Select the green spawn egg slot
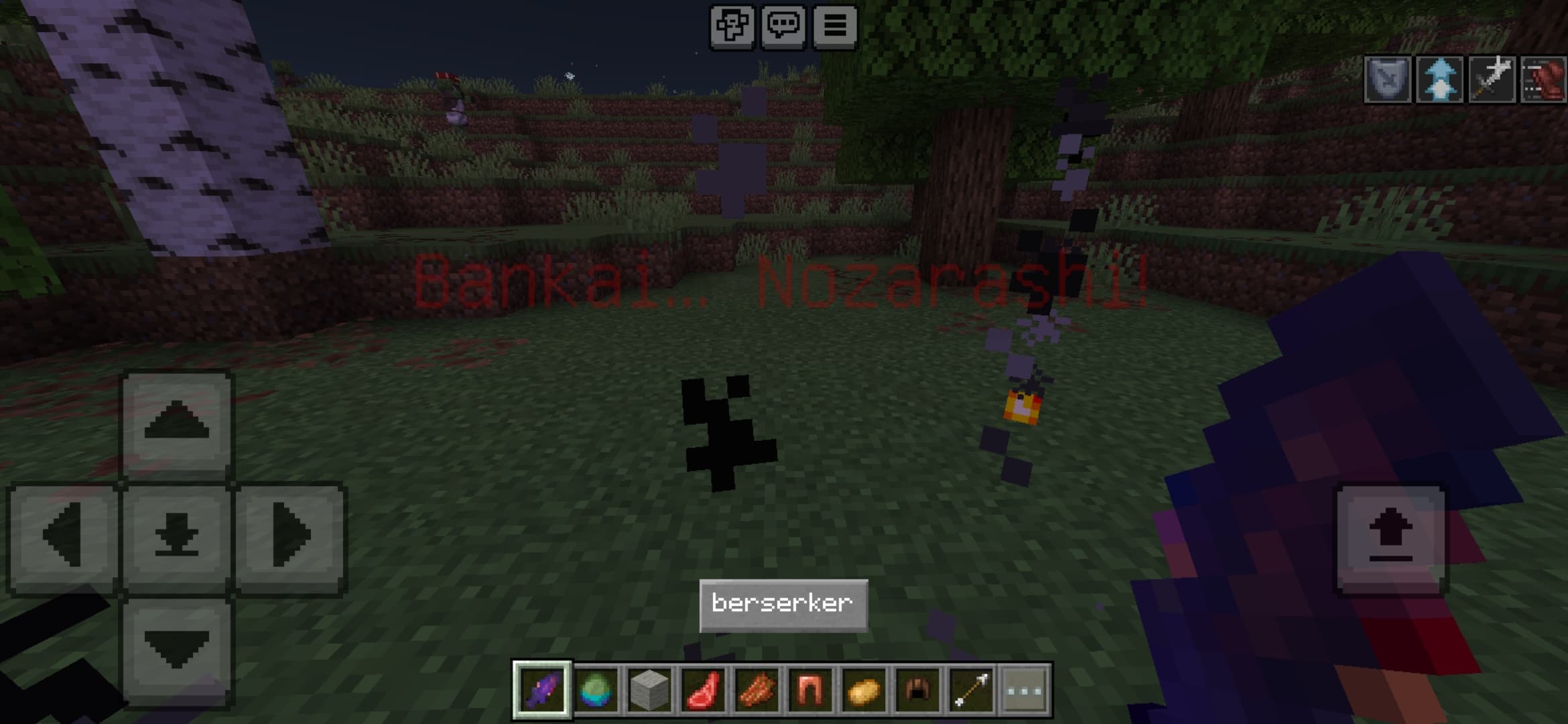Viewport: 1568px width, 724px height. pyautogui.click(x=596, y=690)
